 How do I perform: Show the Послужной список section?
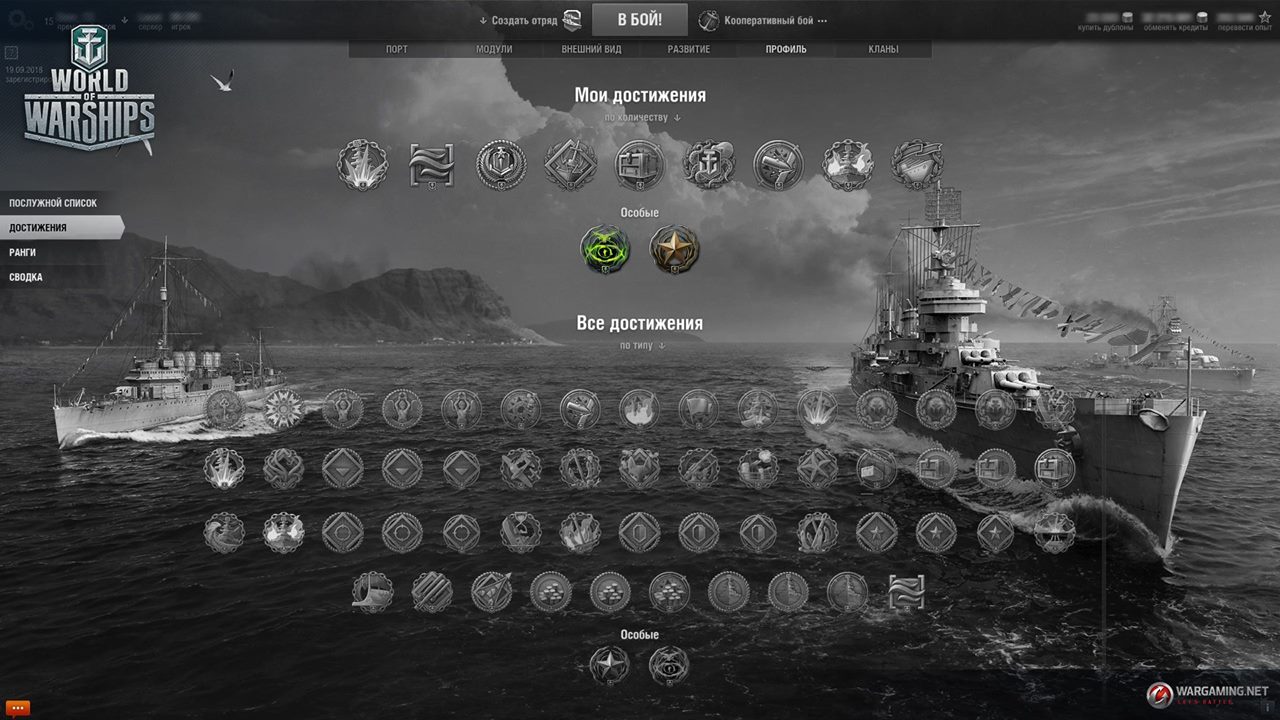pos(54,203)
